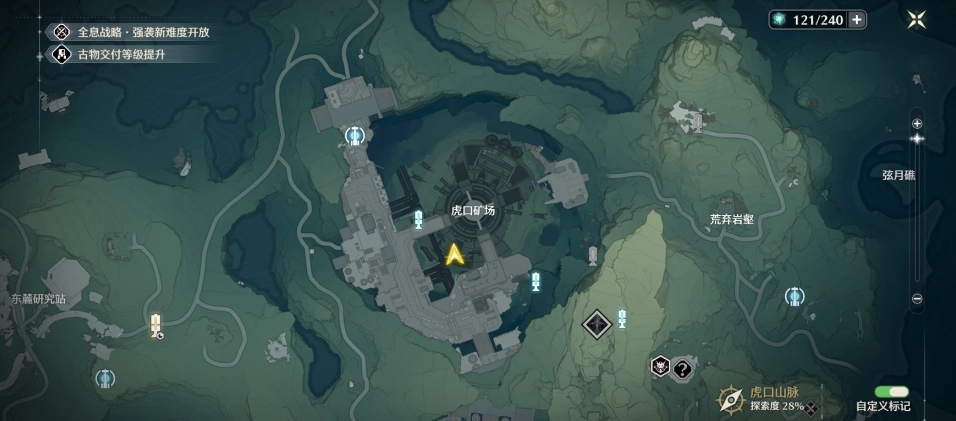Select the boss skull hexagon marker
This screenshot has width=956, height=421.
[660, 367]
